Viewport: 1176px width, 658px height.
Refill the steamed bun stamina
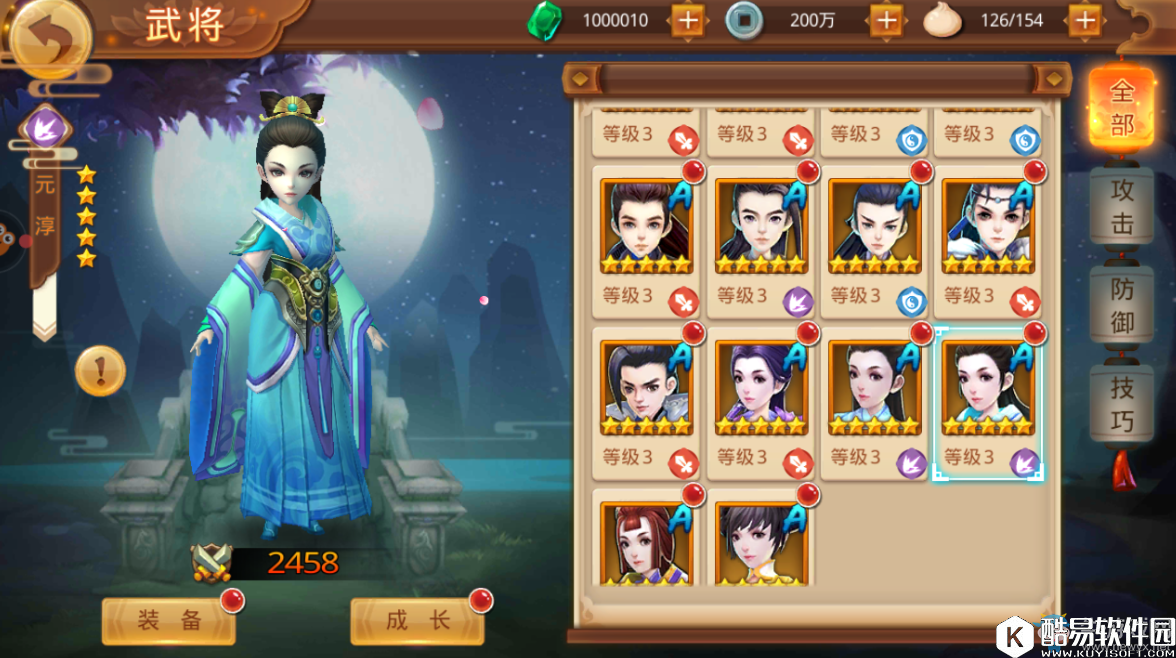point(1085,20)
